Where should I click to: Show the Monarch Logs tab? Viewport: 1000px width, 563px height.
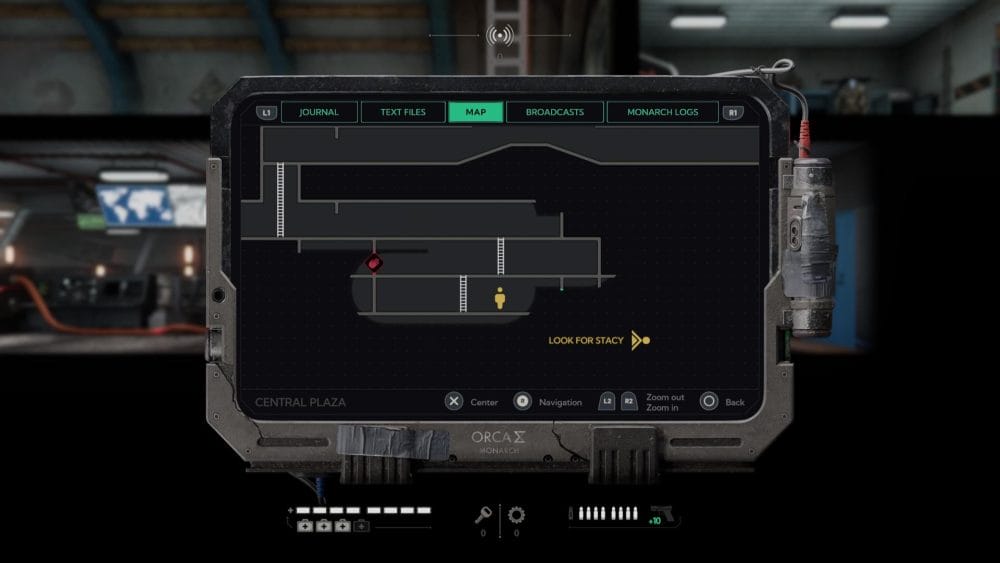pos(662,112)
